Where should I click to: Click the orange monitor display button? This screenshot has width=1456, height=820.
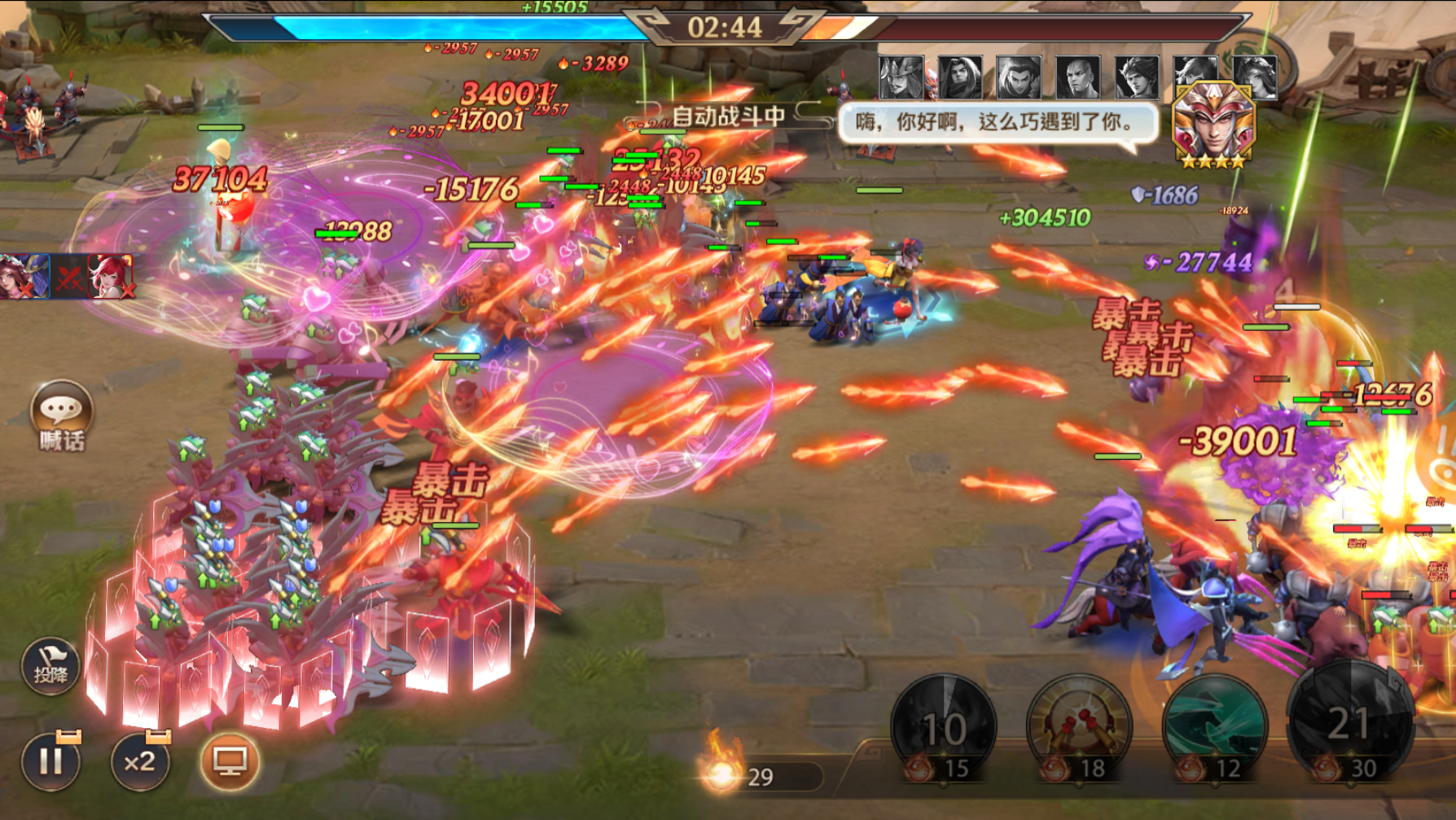click(230, 762)
